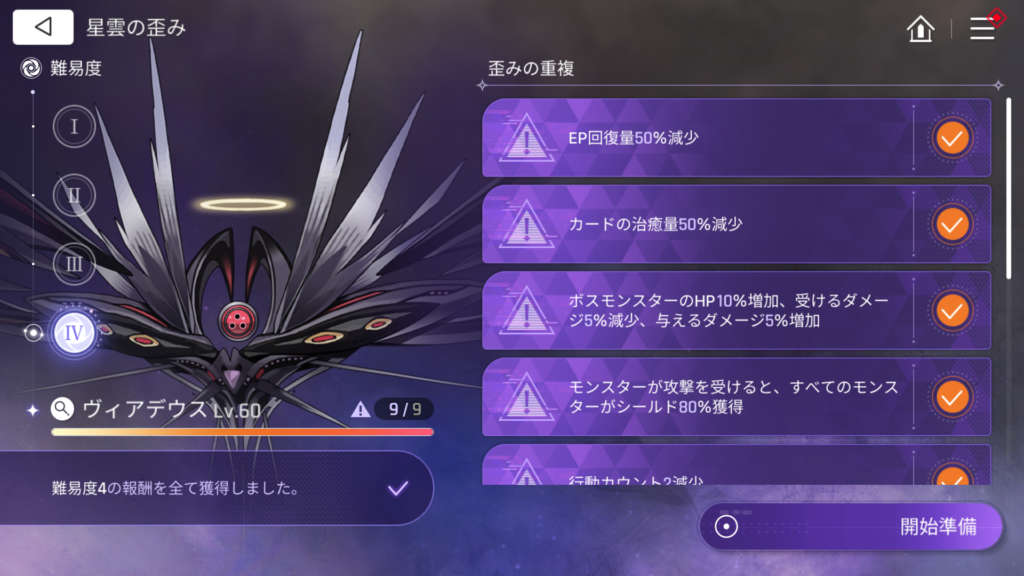Screen dimensions: 1024x576
Task: Tap the 開始準備 button
Action: click(x=850, y=527)
